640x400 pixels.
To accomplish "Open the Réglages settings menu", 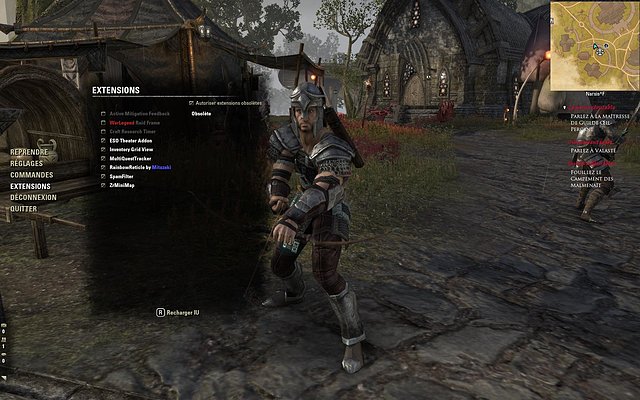I will click(x=27, y=163).
